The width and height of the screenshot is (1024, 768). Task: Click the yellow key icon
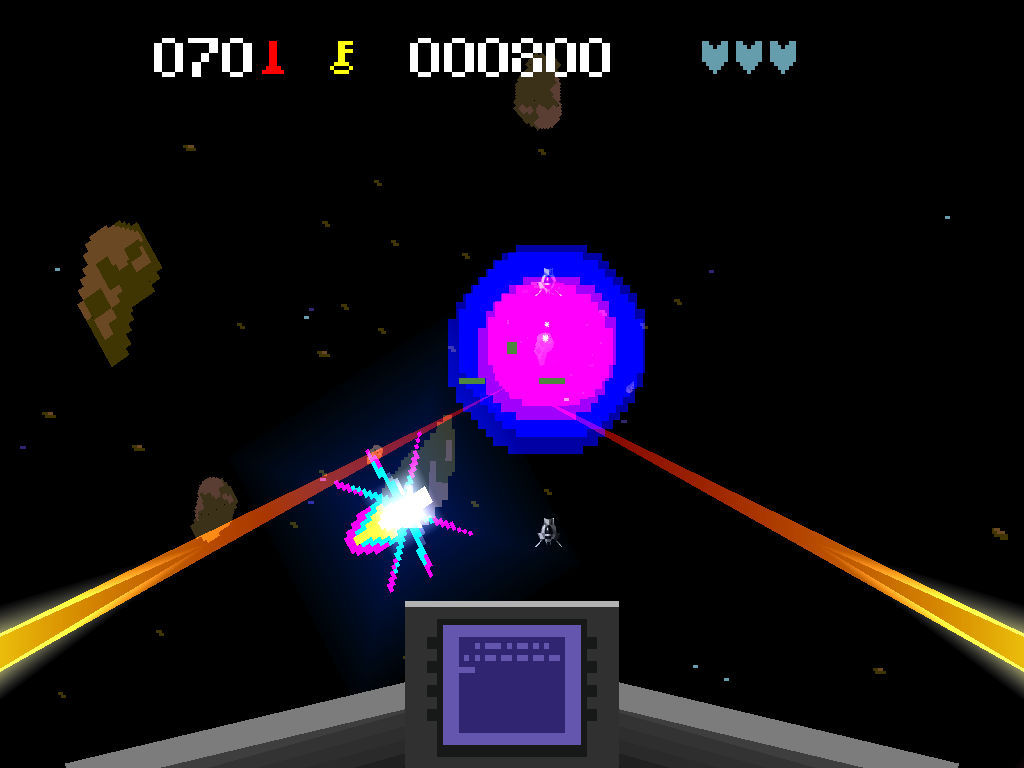[342, 57]
